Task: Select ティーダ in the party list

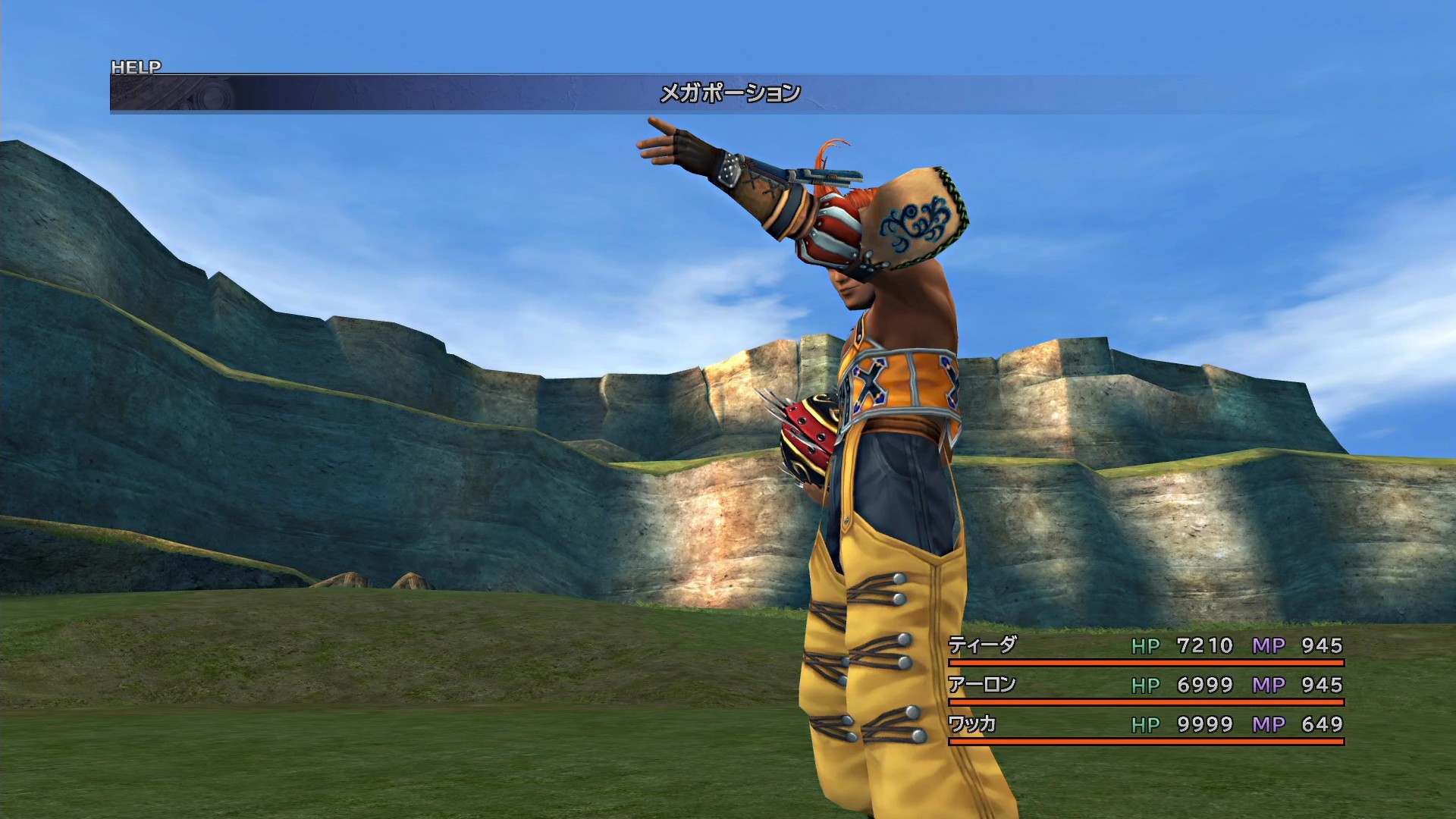Action: click(x=982, y=645)
